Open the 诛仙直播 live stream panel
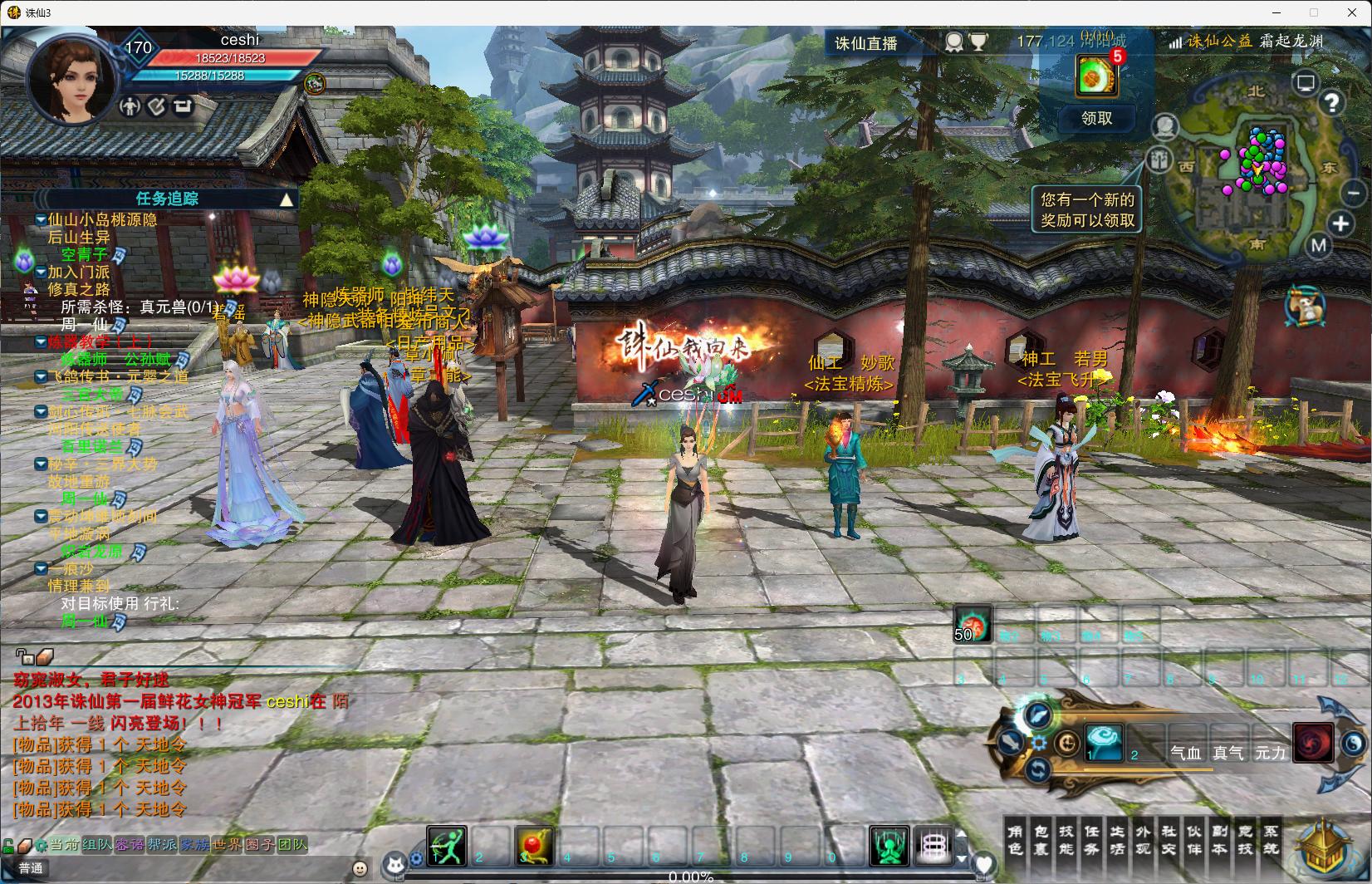The image size is (1372, 884). [865, 43]
